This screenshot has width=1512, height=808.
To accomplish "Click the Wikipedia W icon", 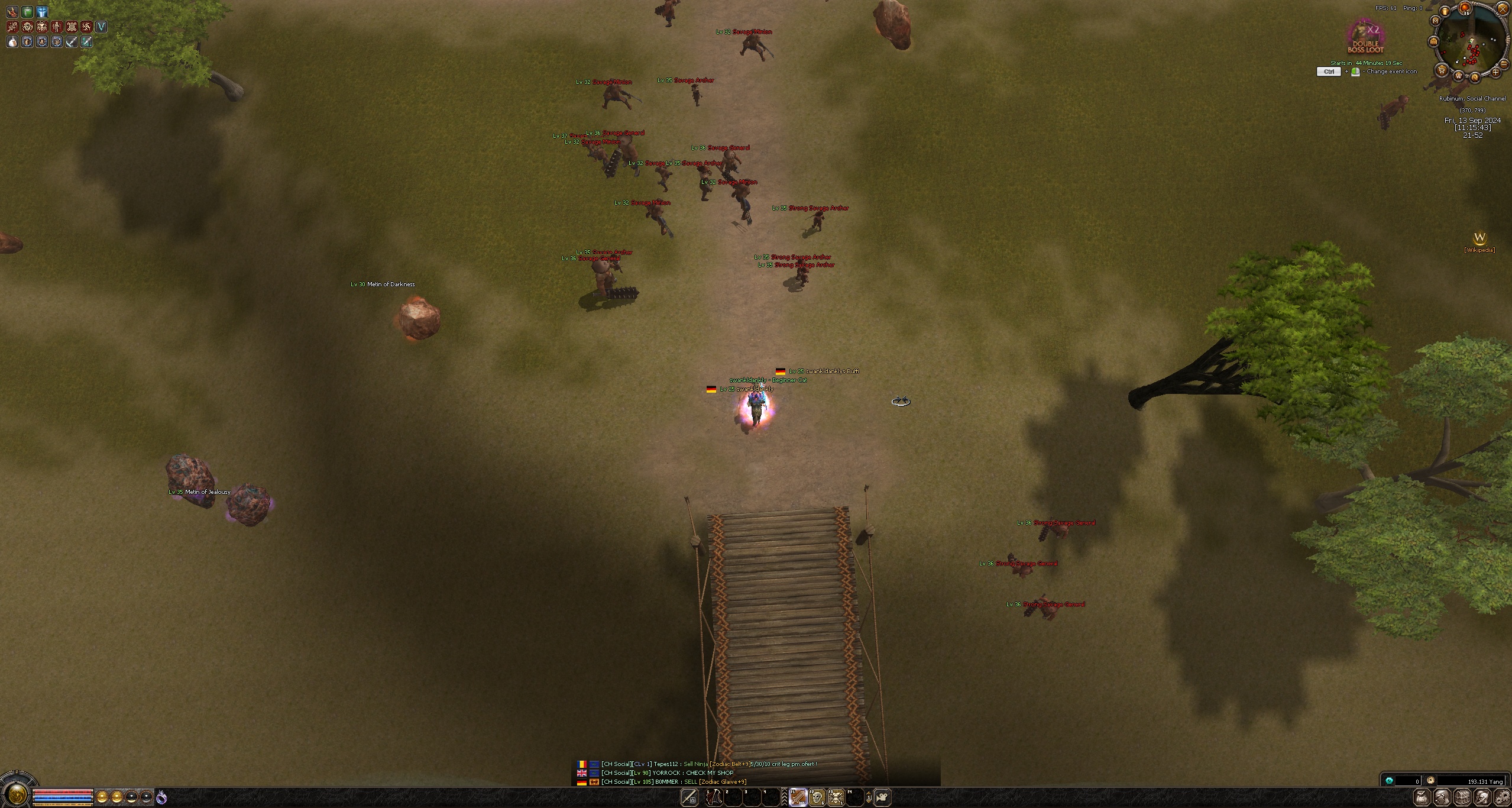I will [1479, 238].
